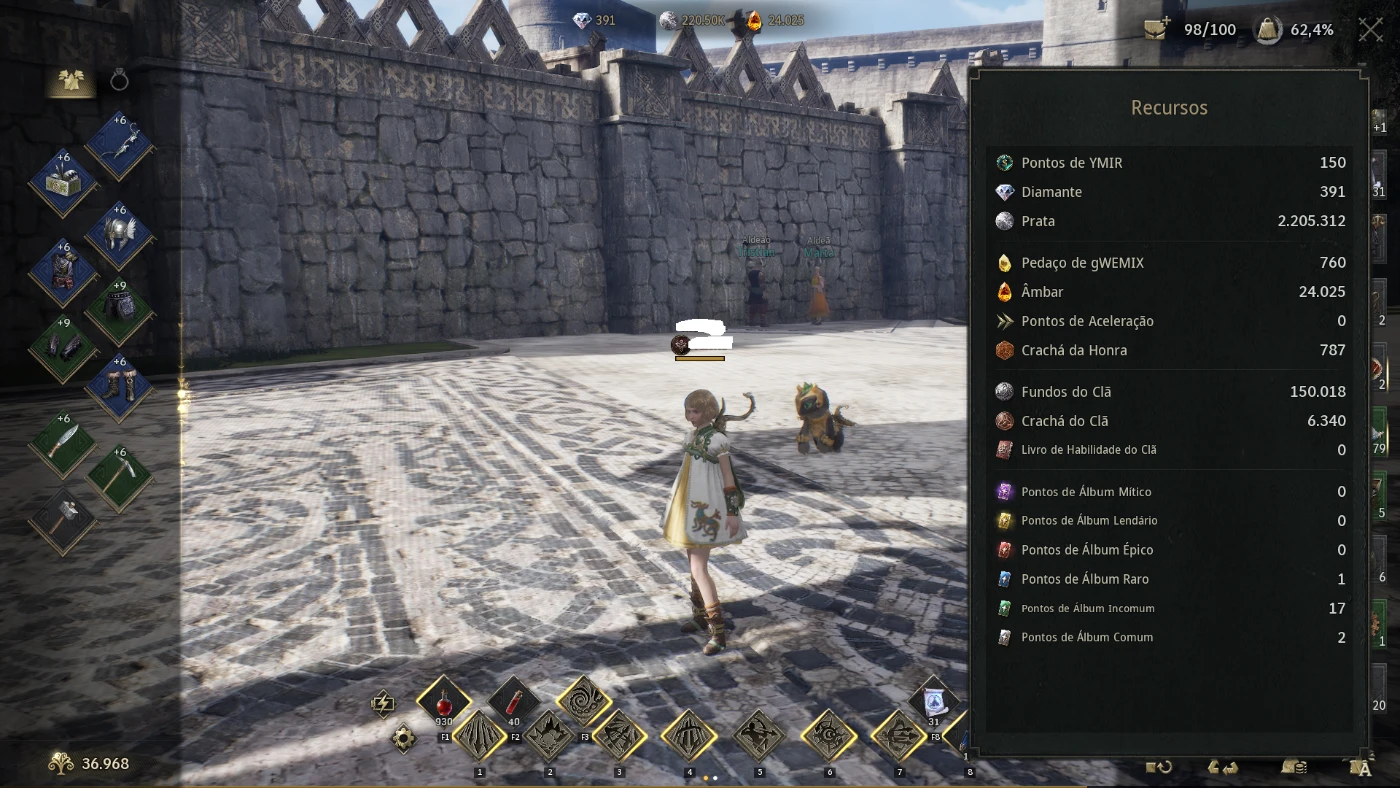Open the gear settings icon beside hotbar
The width and height of the screenshot is (1400, 788).
(404, 739)
